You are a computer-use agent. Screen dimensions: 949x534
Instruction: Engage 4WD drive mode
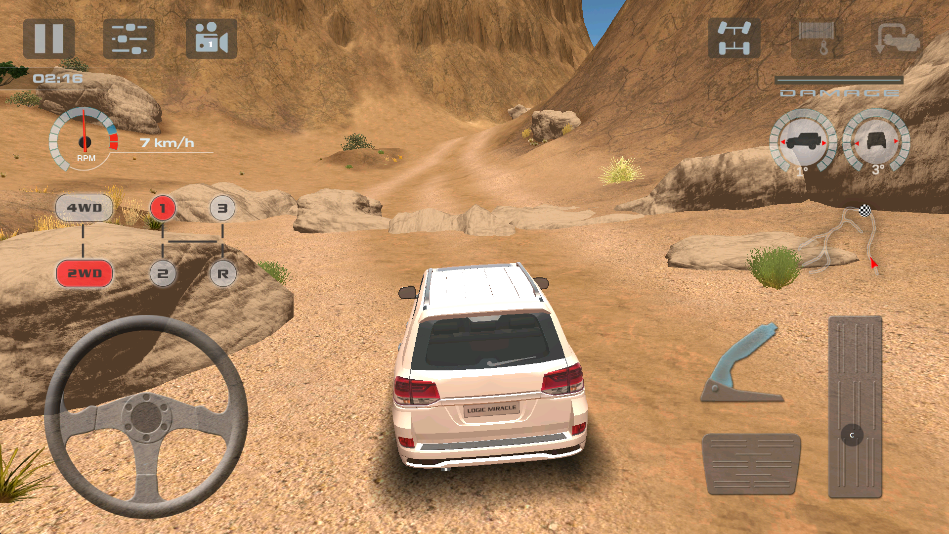point(84,209)
